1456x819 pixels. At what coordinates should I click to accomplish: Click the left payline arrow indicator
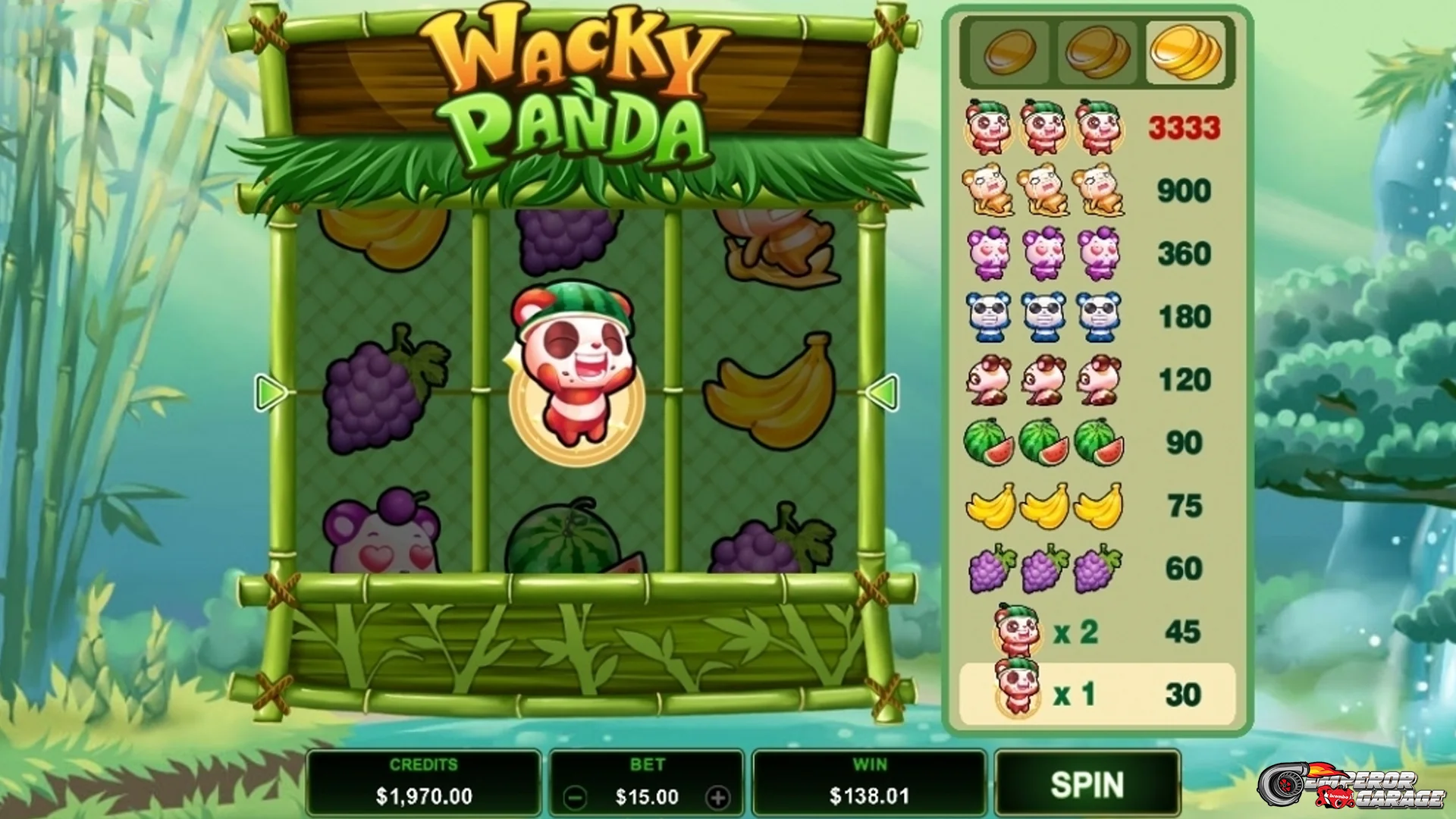tap(269, 391)
